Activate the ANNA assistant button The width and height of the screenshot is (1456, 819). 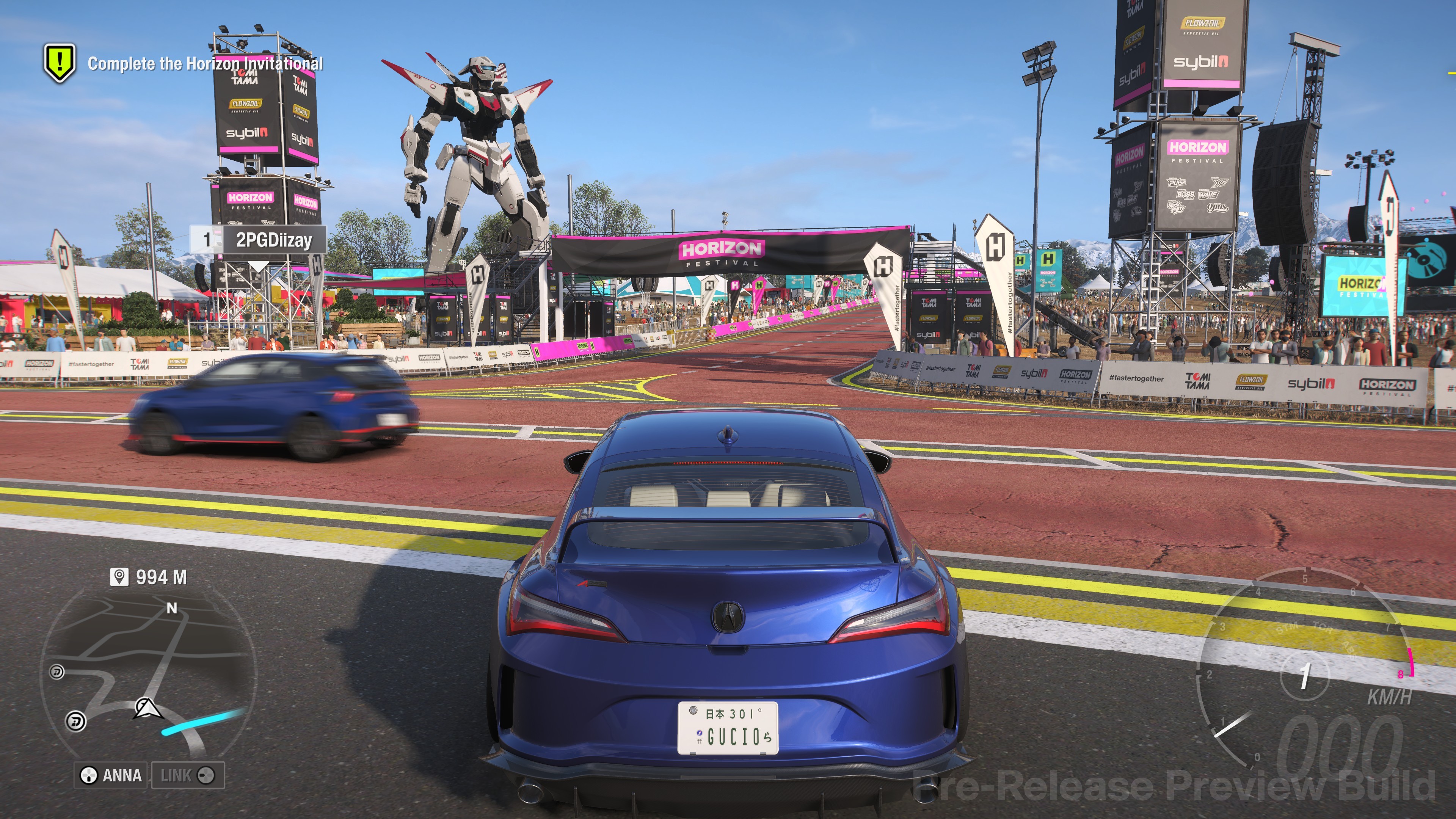[111, 775]
